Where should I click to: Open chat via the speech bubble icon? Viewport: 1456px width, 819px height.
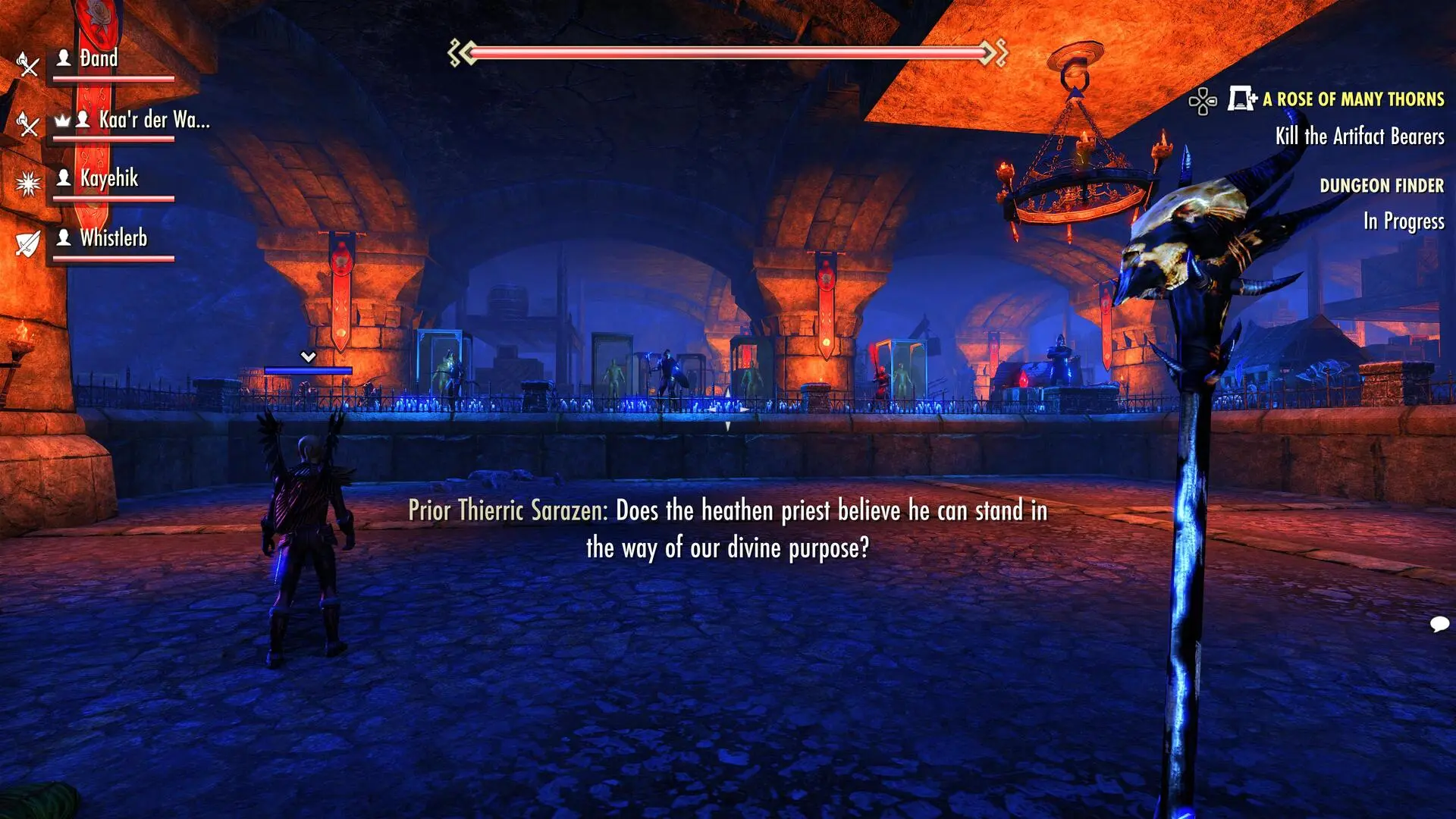coord(1439,624)
